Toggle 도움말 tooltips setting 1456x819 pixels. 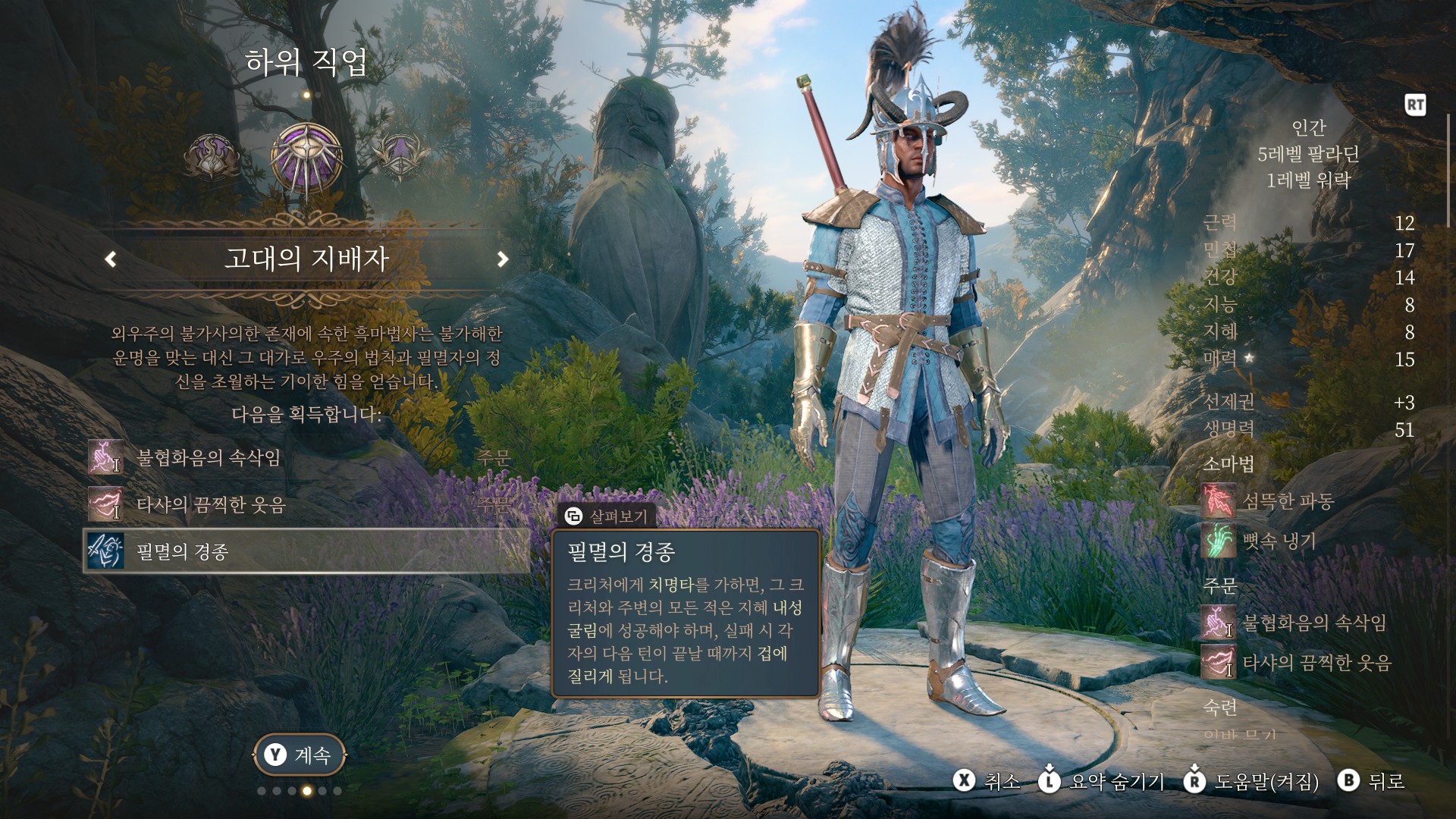click(x=1251, y=781)
